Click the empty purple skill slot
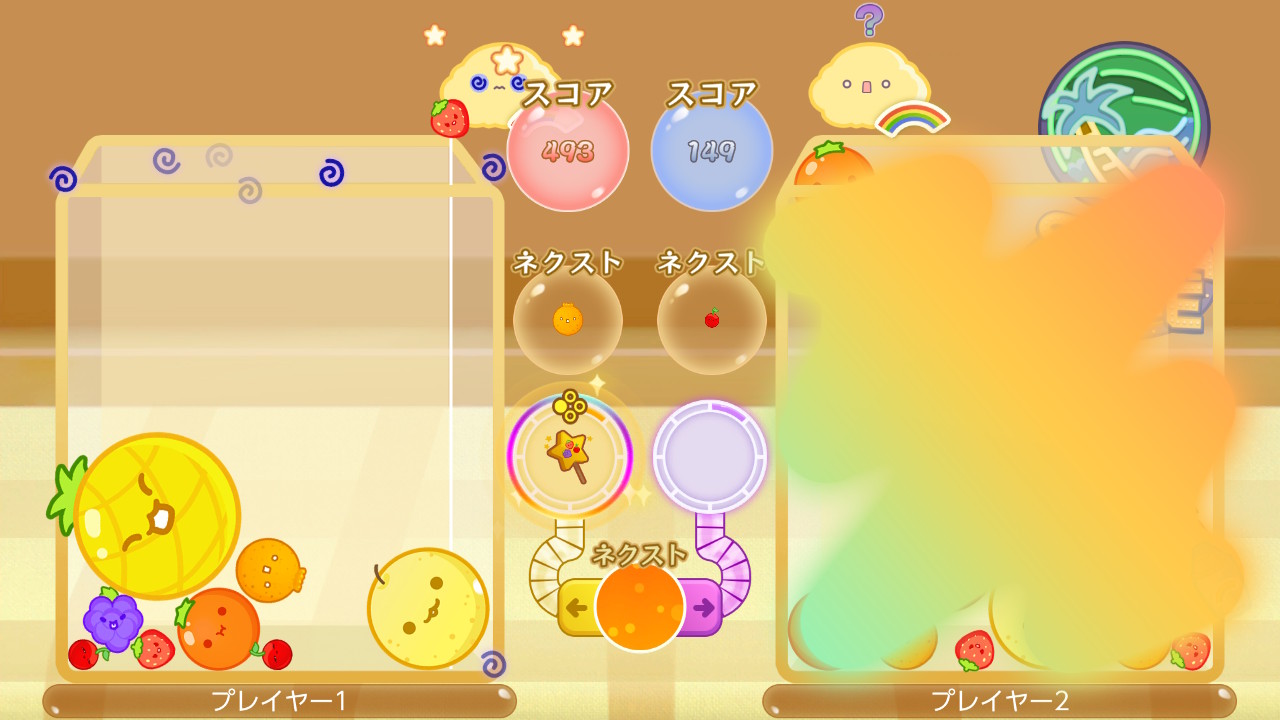Screen dimensions: 1280x720 (x=711, y=455)
